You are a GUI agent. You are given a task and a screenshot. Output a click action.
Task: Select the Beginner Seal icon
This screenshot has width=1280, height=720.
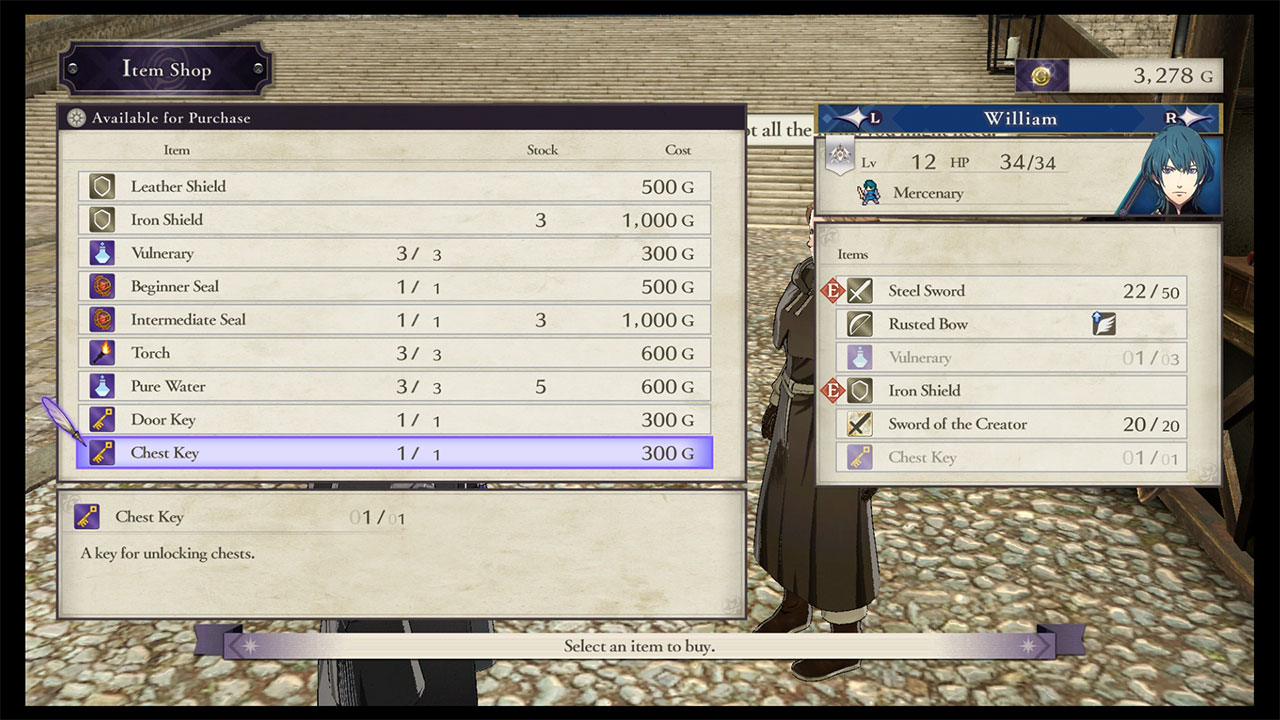102,286
